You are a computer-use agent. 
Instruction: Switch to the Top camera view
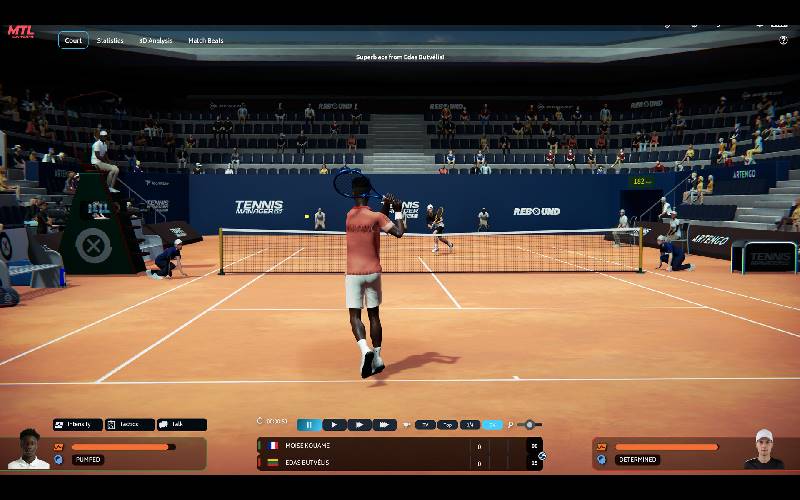(x=448, y=425)
